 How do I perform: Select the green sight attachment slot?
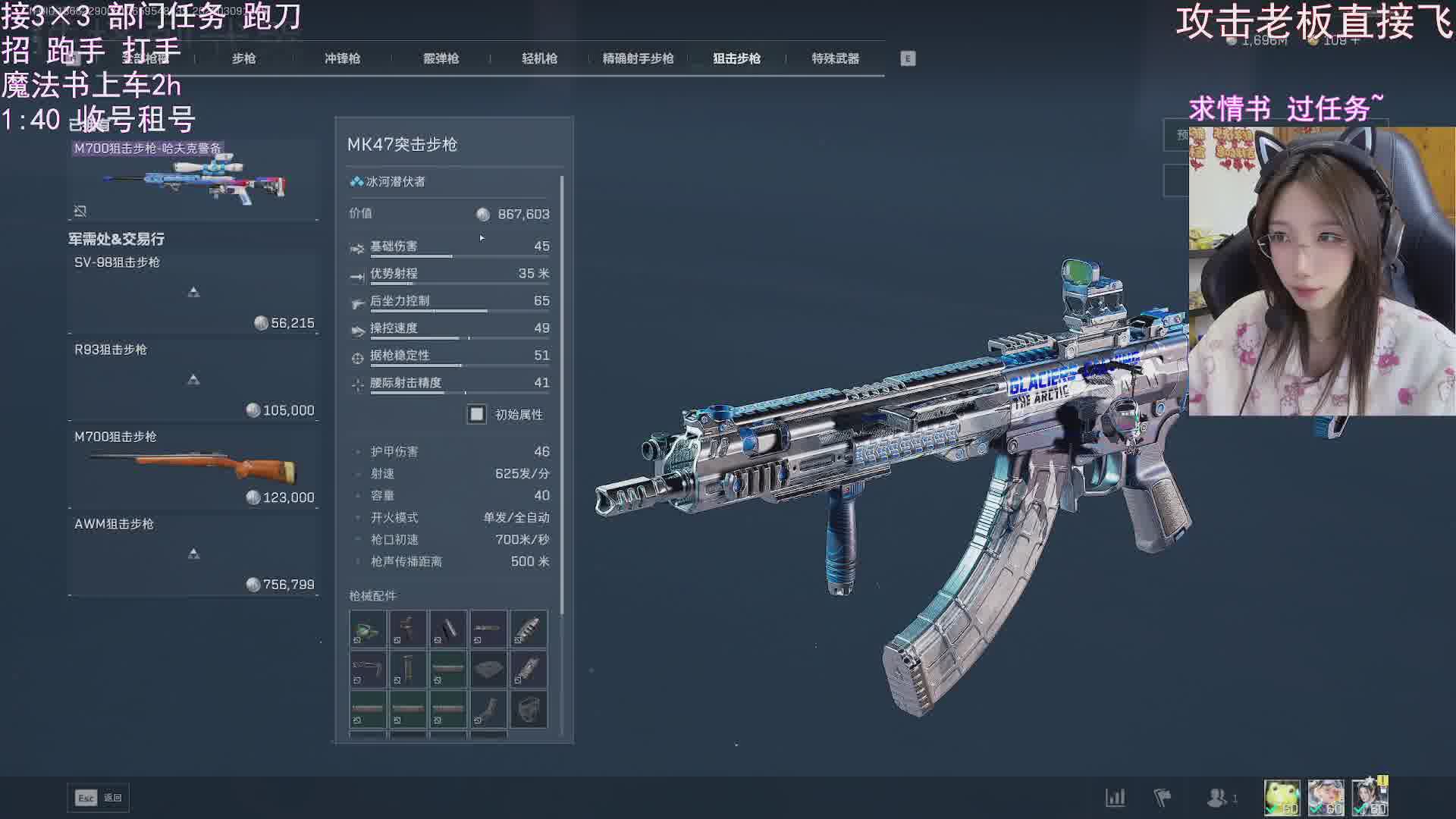[x=368, y=629]
